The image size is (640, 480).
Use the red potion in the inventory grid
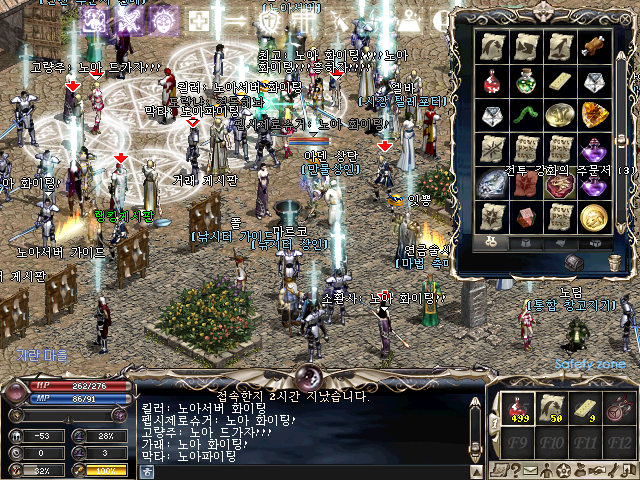[x=493, y=81]
